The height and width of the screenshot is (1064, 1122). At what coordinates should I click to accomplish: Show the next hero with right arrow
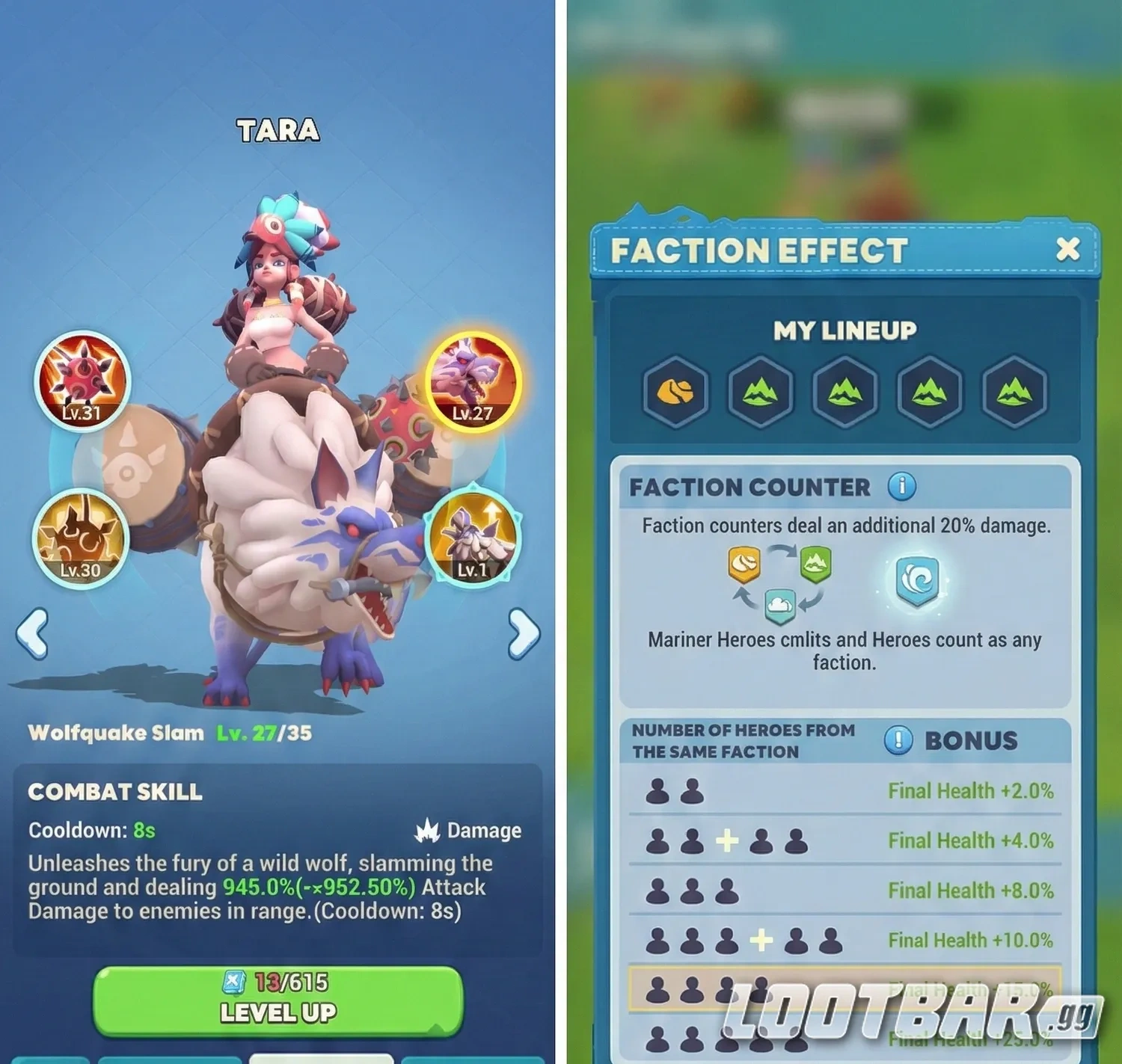523,633
